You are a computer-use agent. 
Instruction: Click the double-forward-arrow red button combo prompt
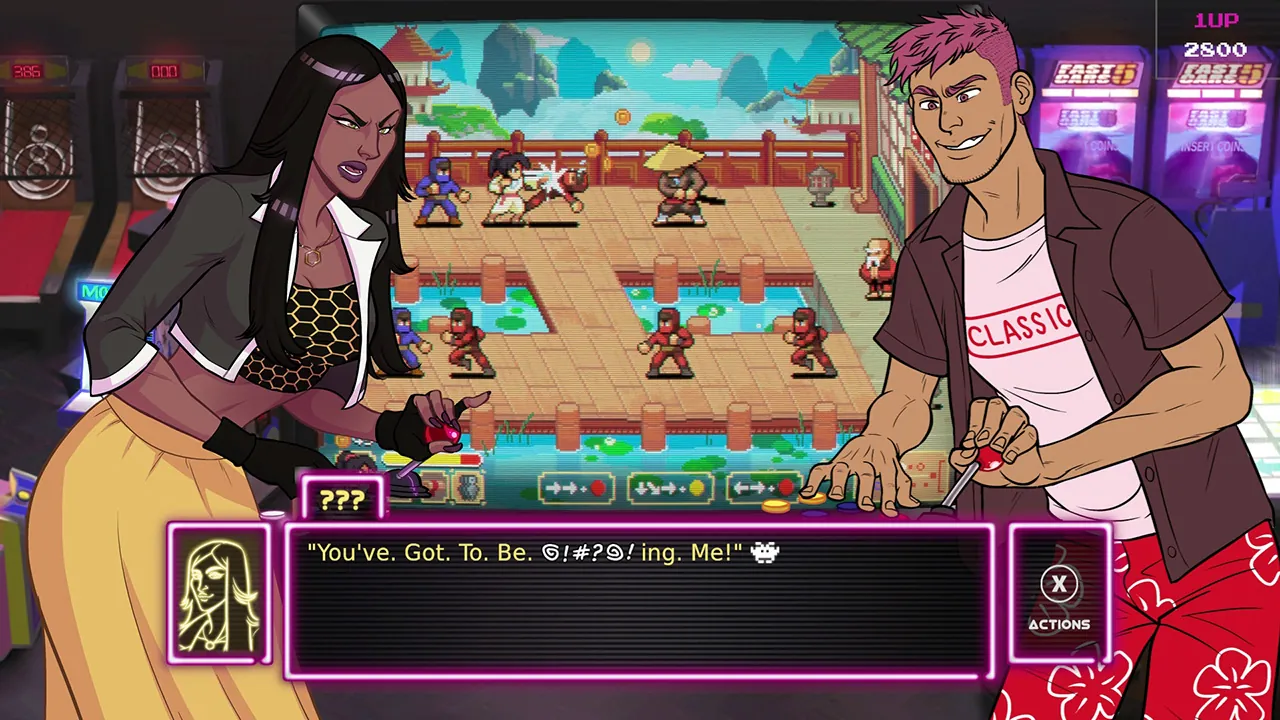click(578, 488)
